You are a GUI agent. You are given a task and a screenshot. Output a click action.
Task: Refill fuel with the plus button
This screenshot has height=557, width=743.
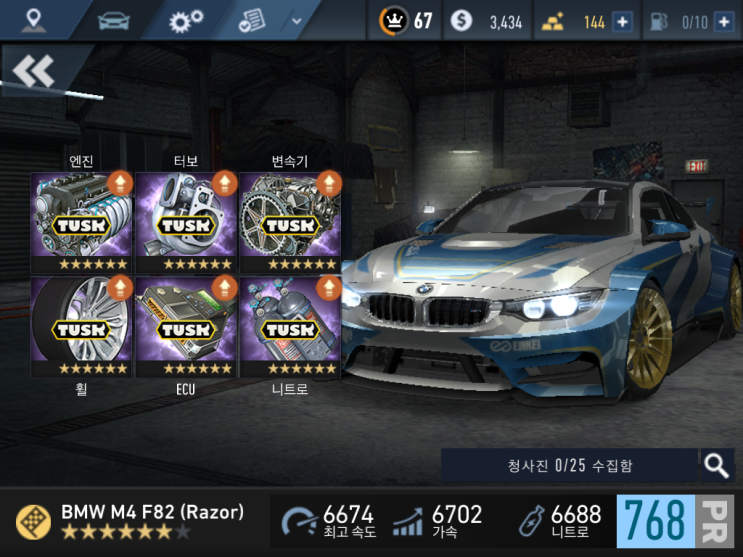pyautogui.click(x=723, y=21)
